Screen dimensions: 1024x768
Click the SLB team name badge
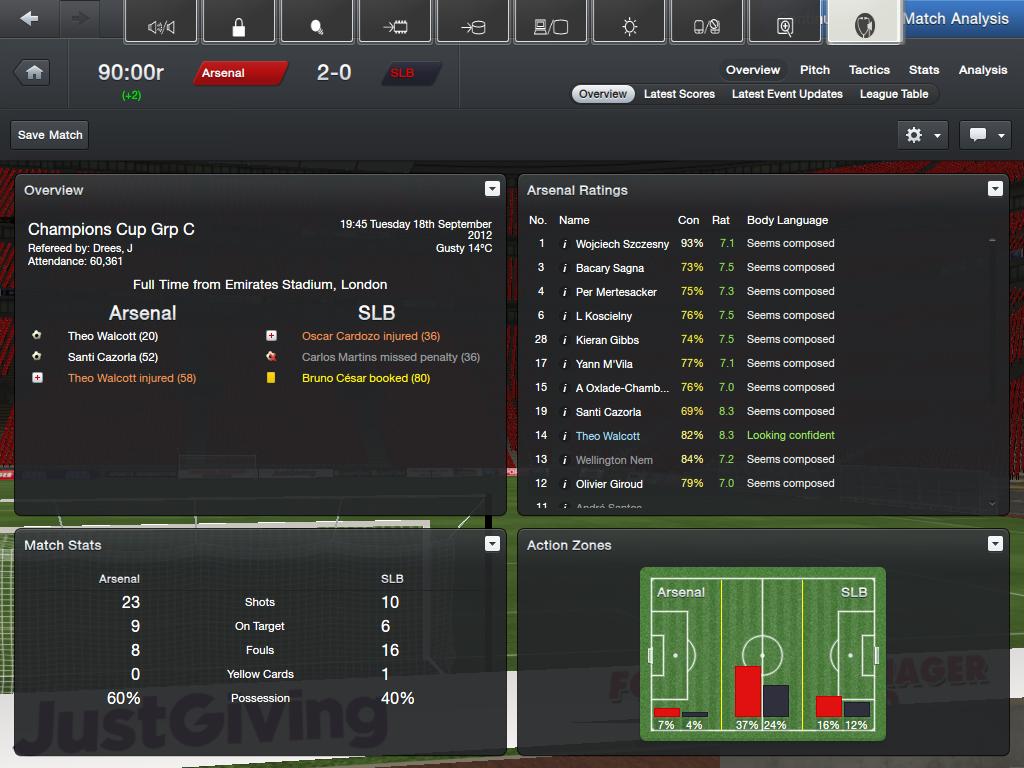tap(408, 73)
